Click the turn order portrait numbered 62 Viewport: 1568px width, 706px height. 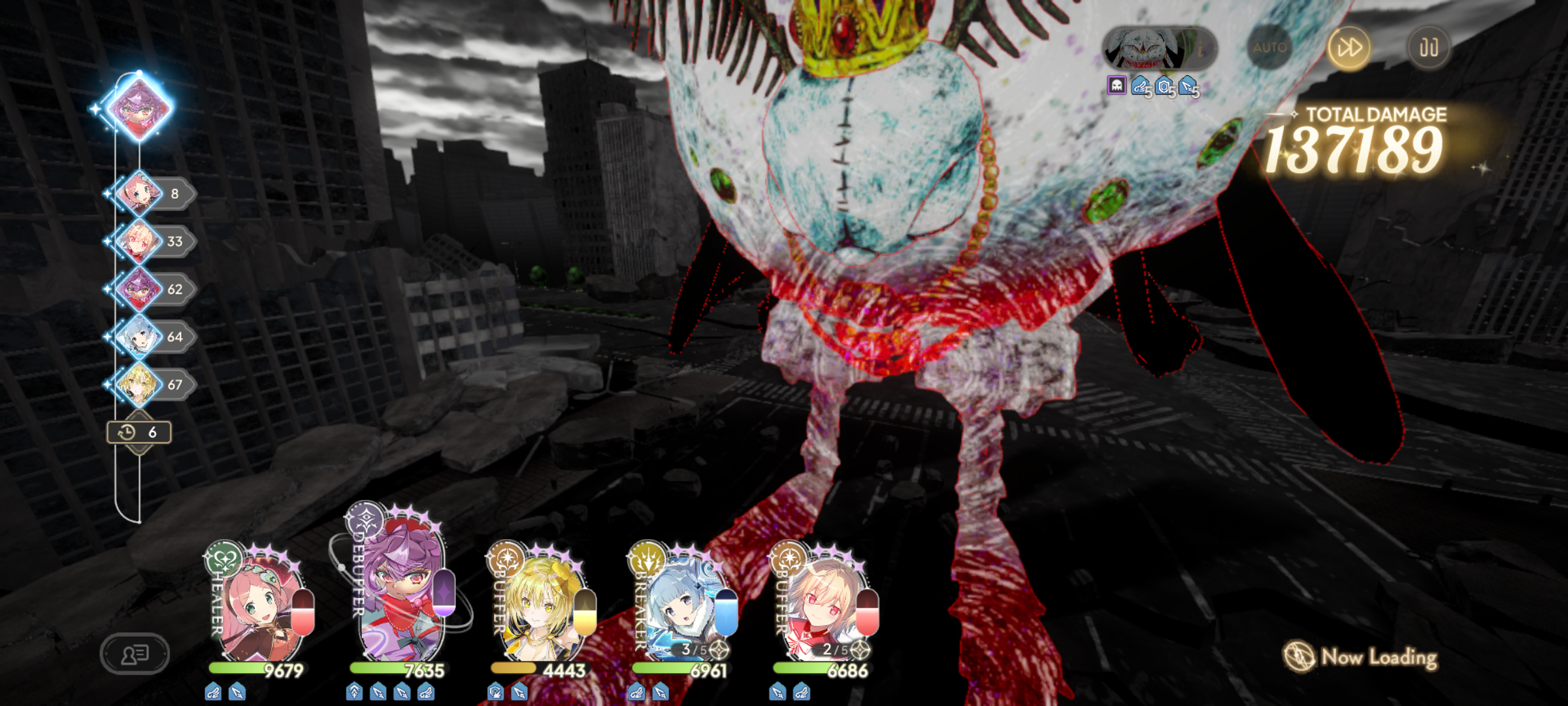click(139, 289)
